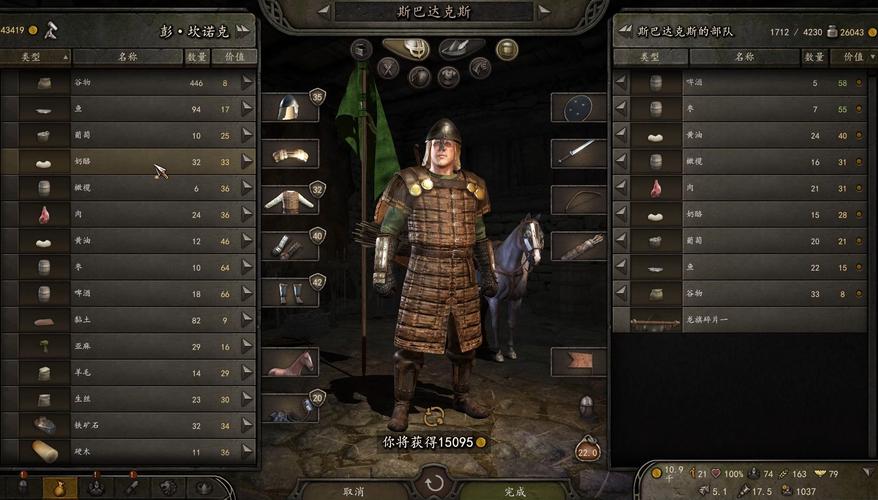Select the body armor equipment slot
878x500 pixels.
pyautogui.click(x=290, y=200)
